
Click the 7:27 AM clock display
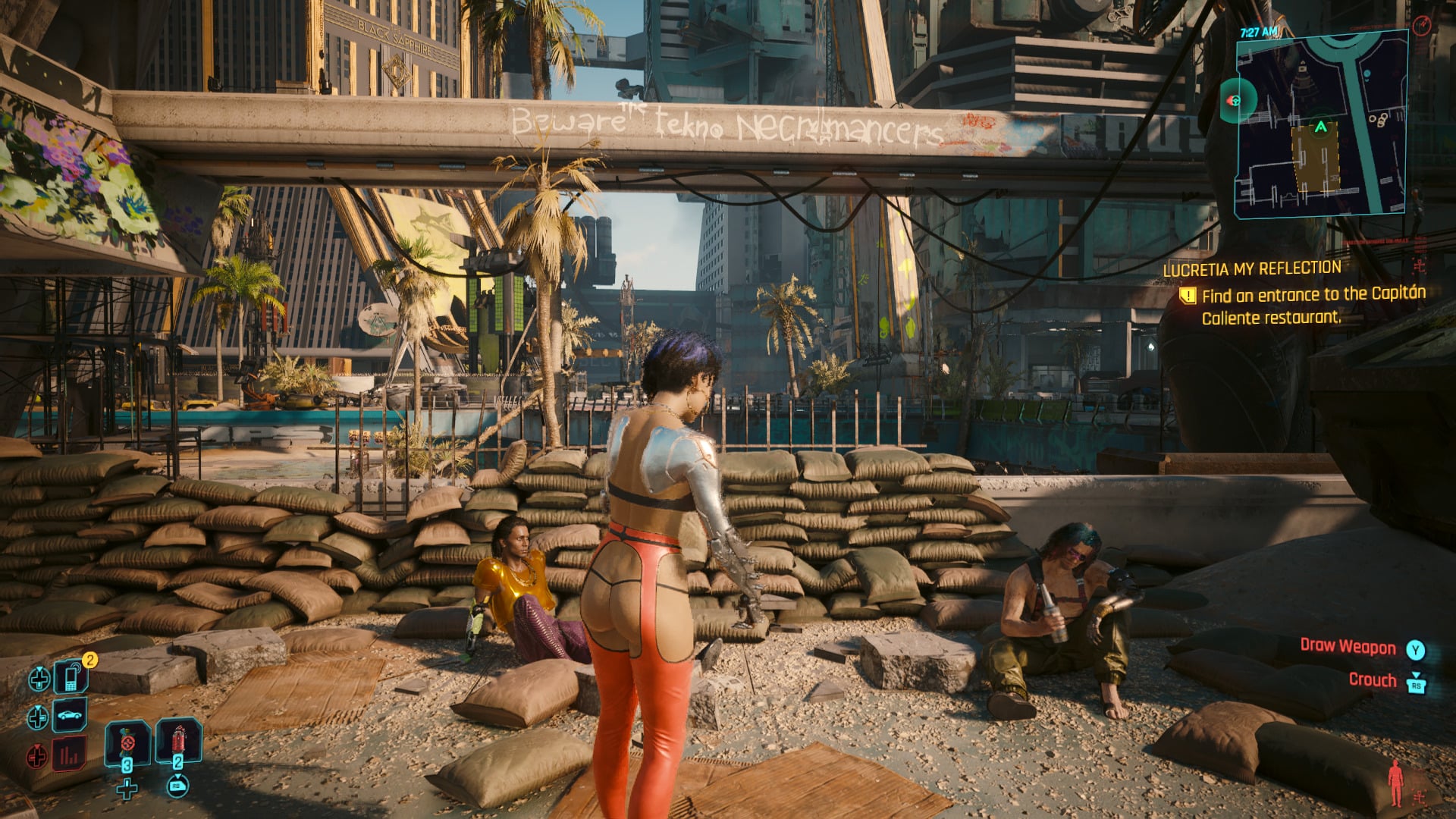1260,31
